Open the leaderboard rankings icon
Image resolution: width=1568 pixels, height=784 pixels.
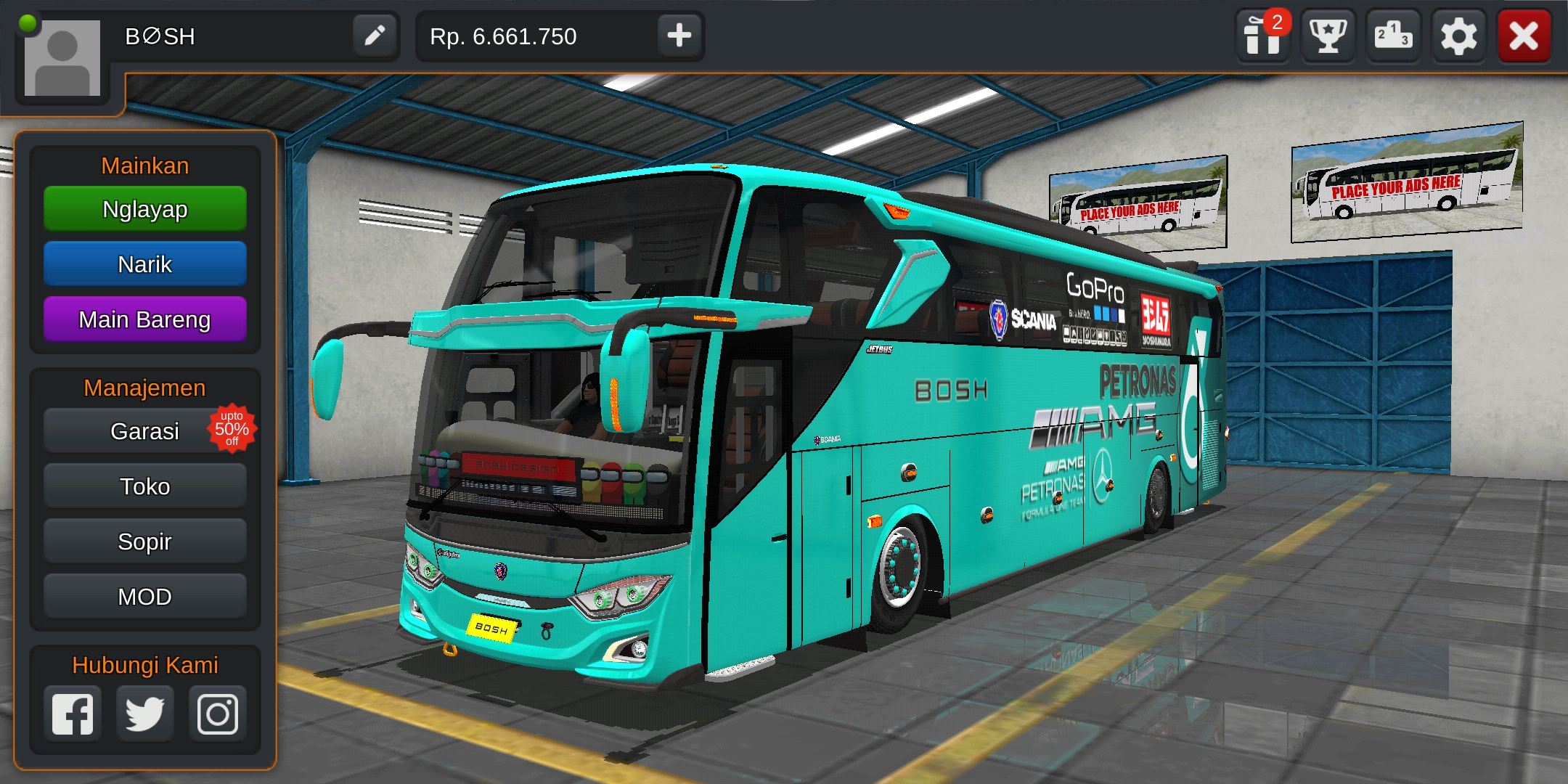click(1392, 36)
